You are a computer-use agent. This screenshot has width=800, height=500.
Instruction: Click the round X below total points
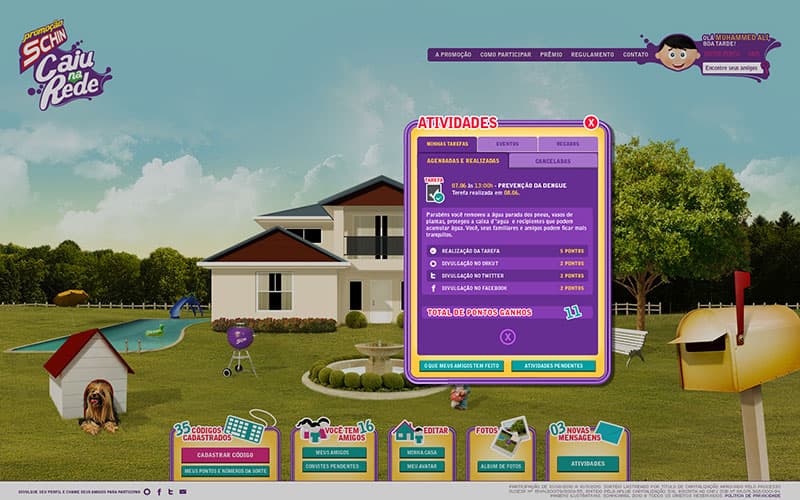click(x=507, y=337)
